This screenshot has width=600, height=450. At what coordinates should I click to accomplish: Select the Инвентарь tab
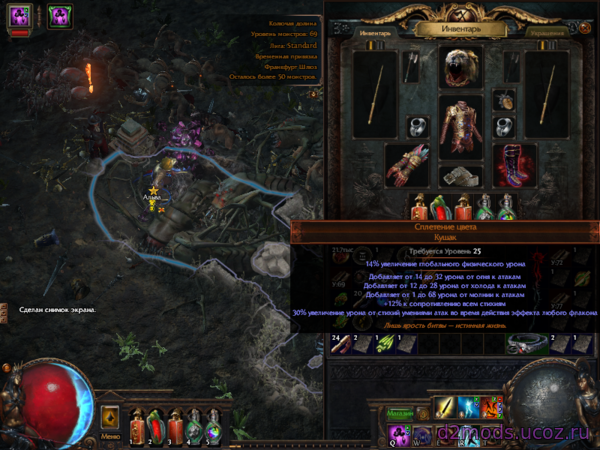pyautogui.click(x=373, y=32)
